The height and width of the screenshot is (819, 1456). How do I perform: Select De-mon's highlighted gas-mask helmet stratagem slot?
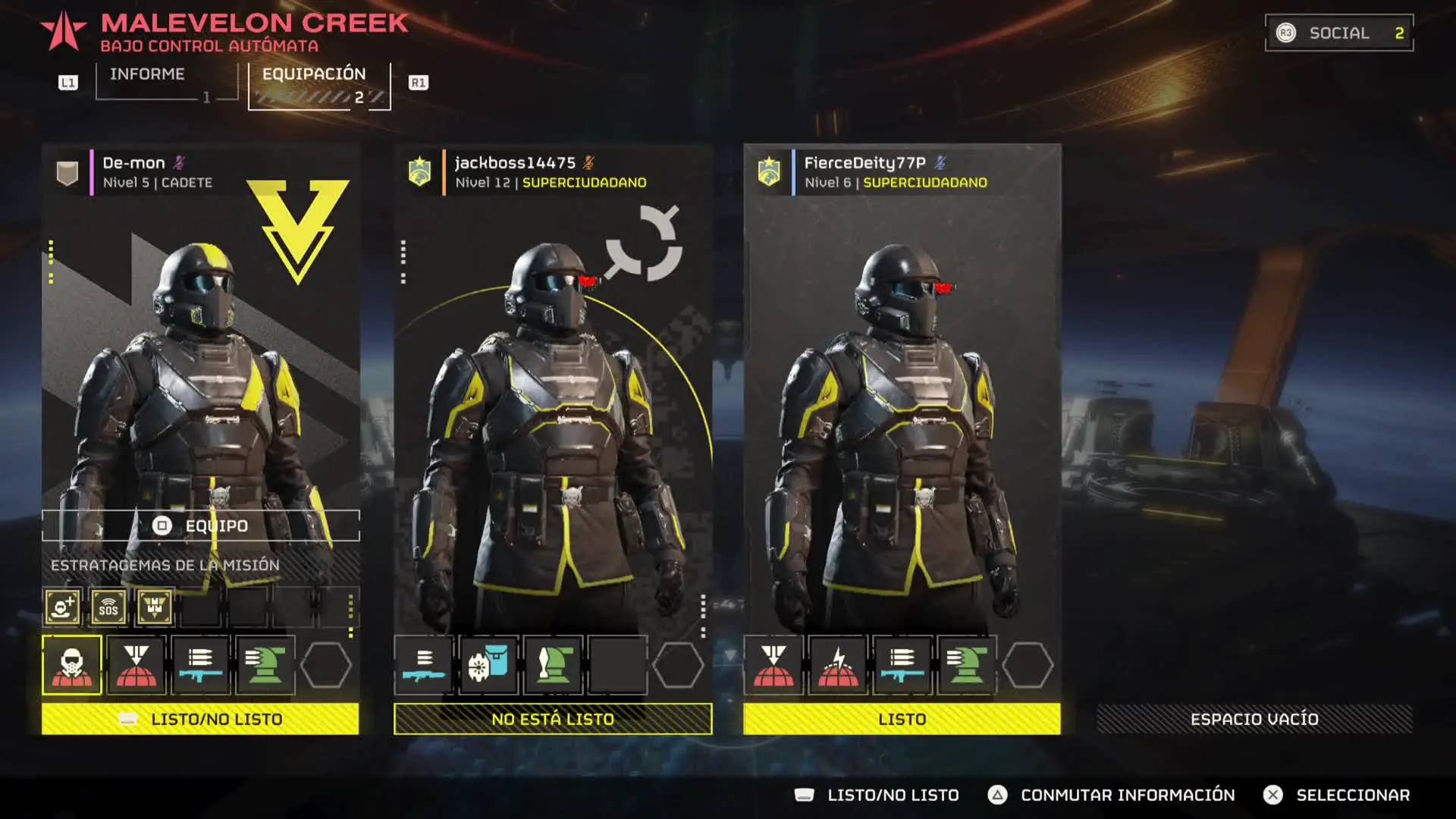(72, 665)
